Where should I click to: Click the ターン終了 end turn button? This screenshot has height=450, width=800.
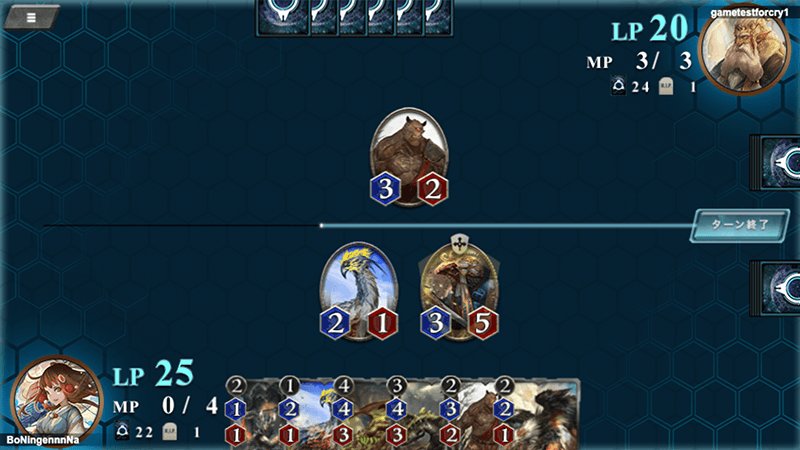pyautogui.click(x=734, y=224)
